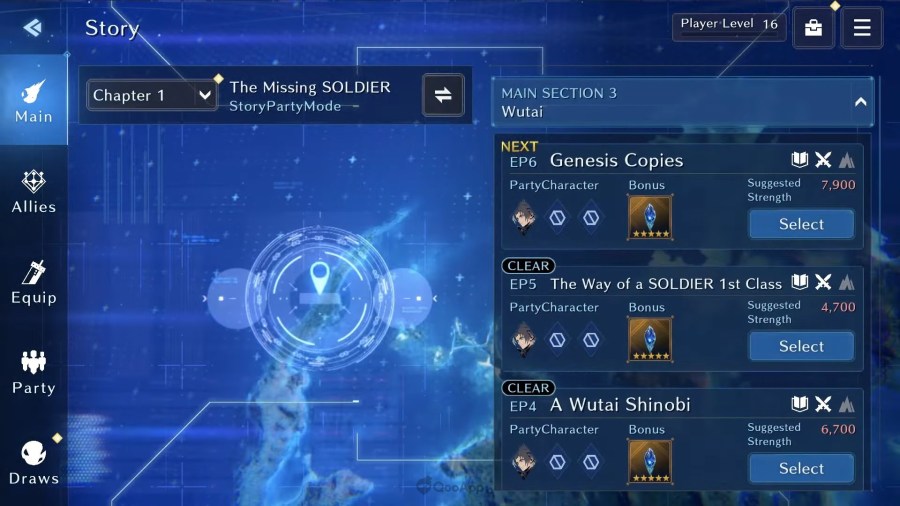
Task: Open the Chapter 1 dropdown
Action: [x=152, y=95]
